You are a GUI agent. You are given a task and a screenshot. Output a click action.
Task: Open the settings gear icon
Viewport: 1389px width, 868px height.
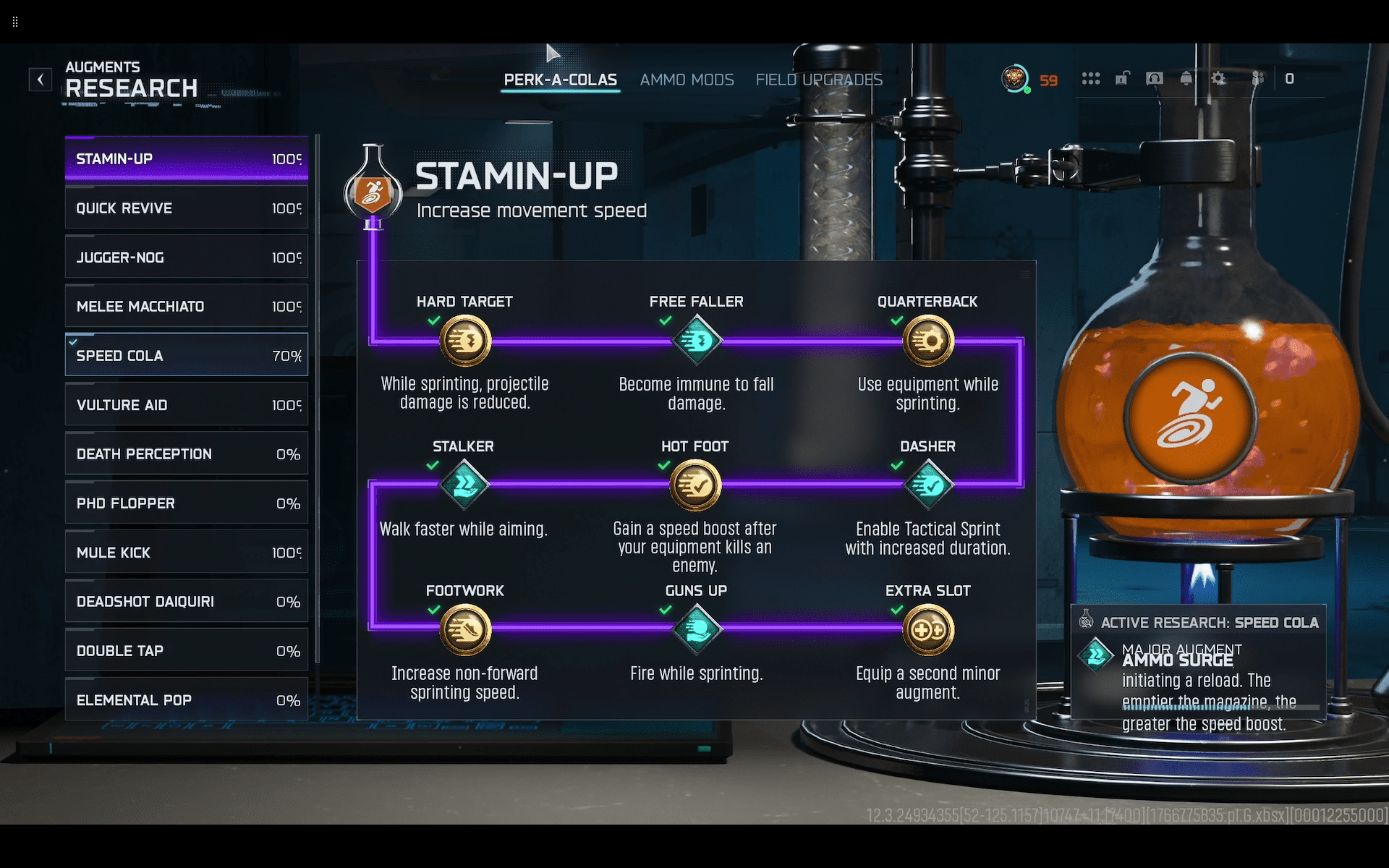pos(1218,79)
